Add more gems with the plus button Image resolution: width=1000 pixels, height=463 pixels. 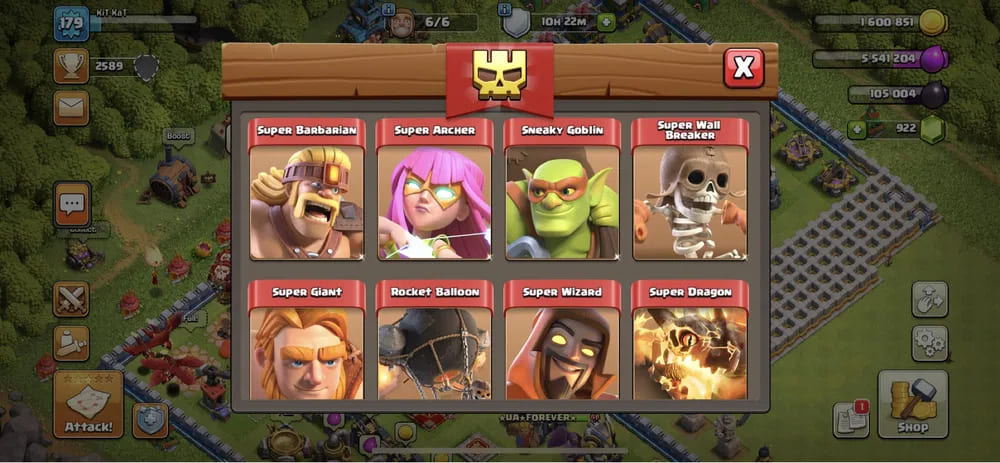click(856, 128)
